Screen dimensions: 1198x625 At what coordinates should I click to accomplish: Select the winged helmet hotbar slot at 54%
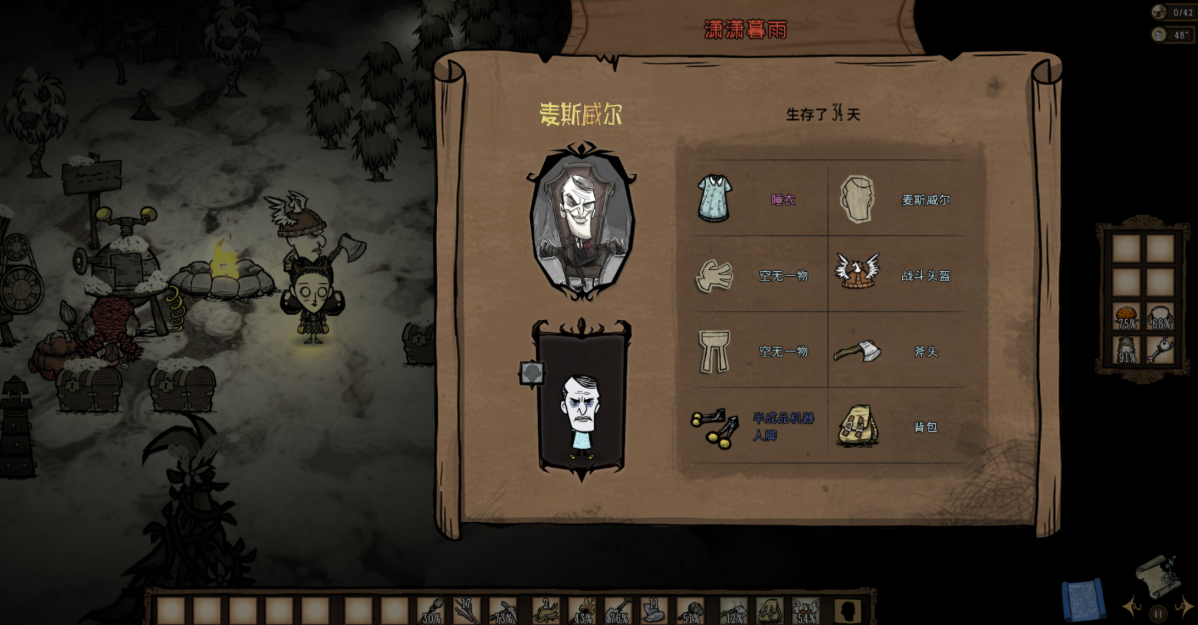[x=805, y=610]
